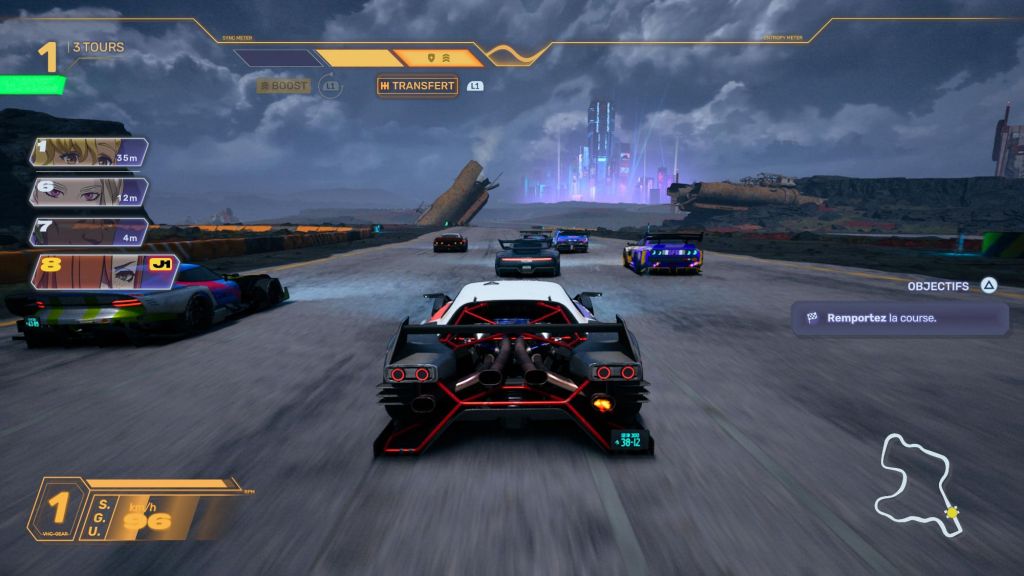Choose the seventh-place racer portrait
This screenshot has height=576, width=1024.
click(89, 232)
